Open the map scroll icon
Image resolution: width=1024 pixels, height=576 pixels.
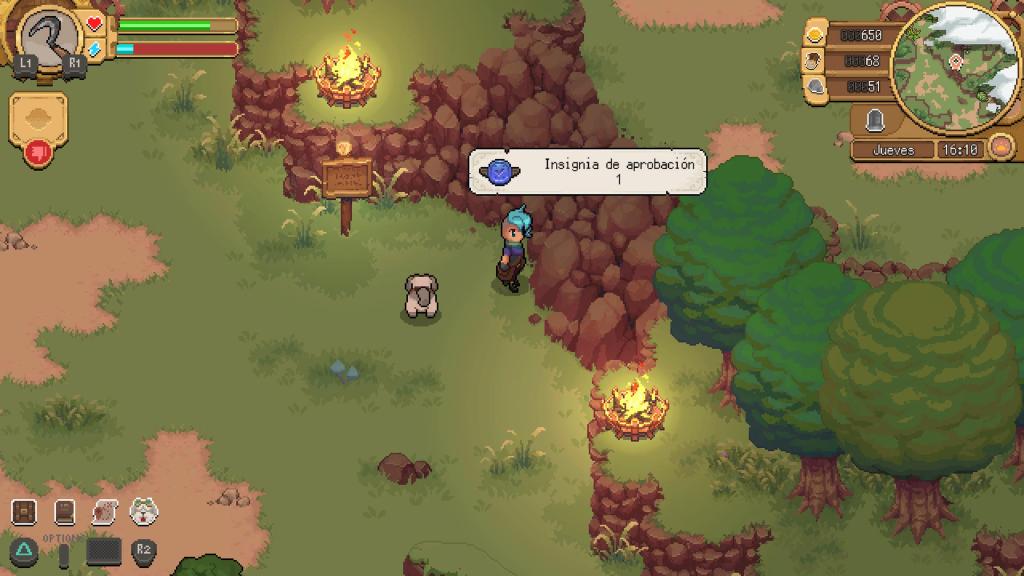click(105, 512)
